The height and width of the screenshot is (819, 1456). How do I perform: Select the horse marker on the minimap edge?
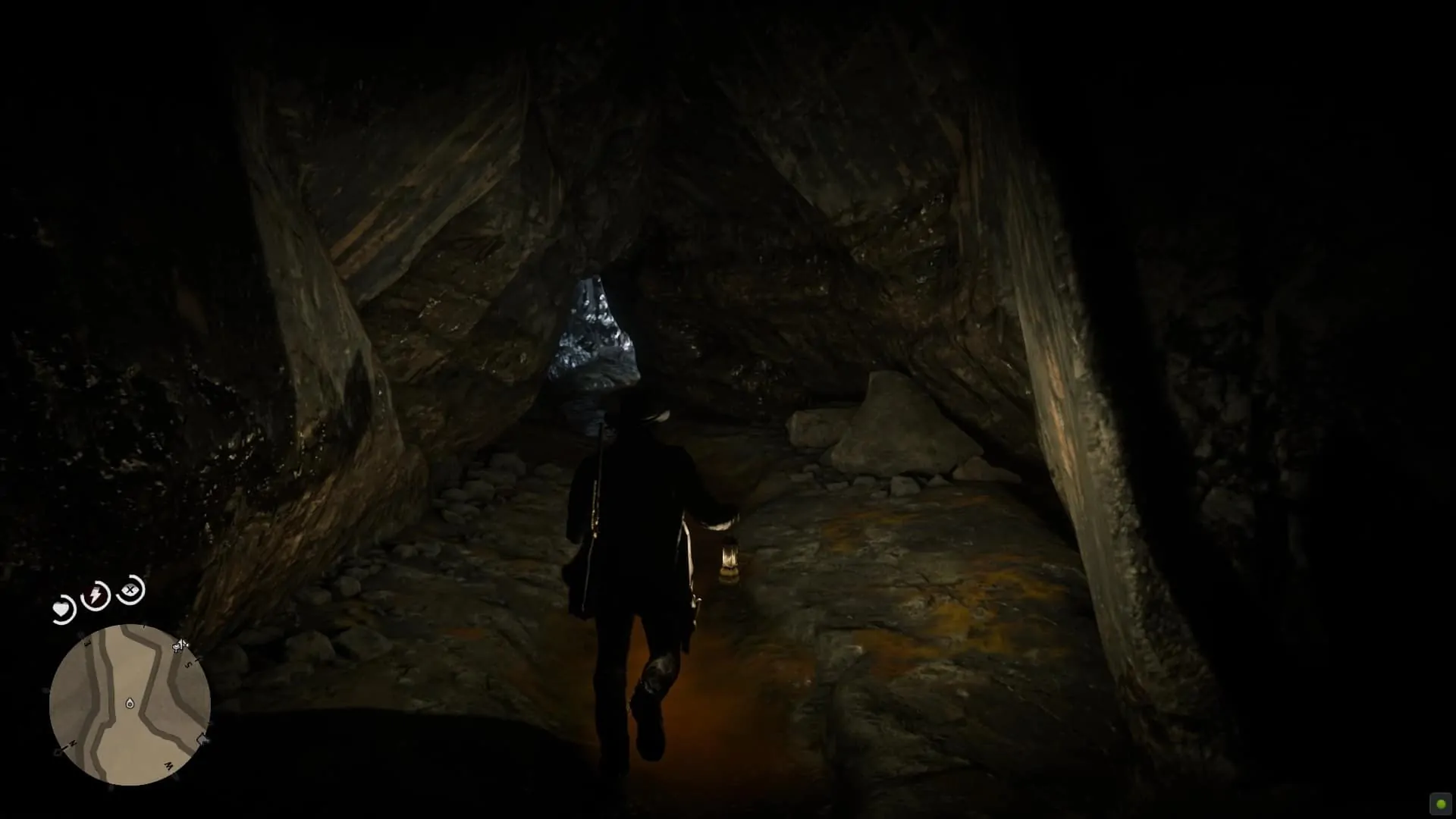(x=180, y=646)
